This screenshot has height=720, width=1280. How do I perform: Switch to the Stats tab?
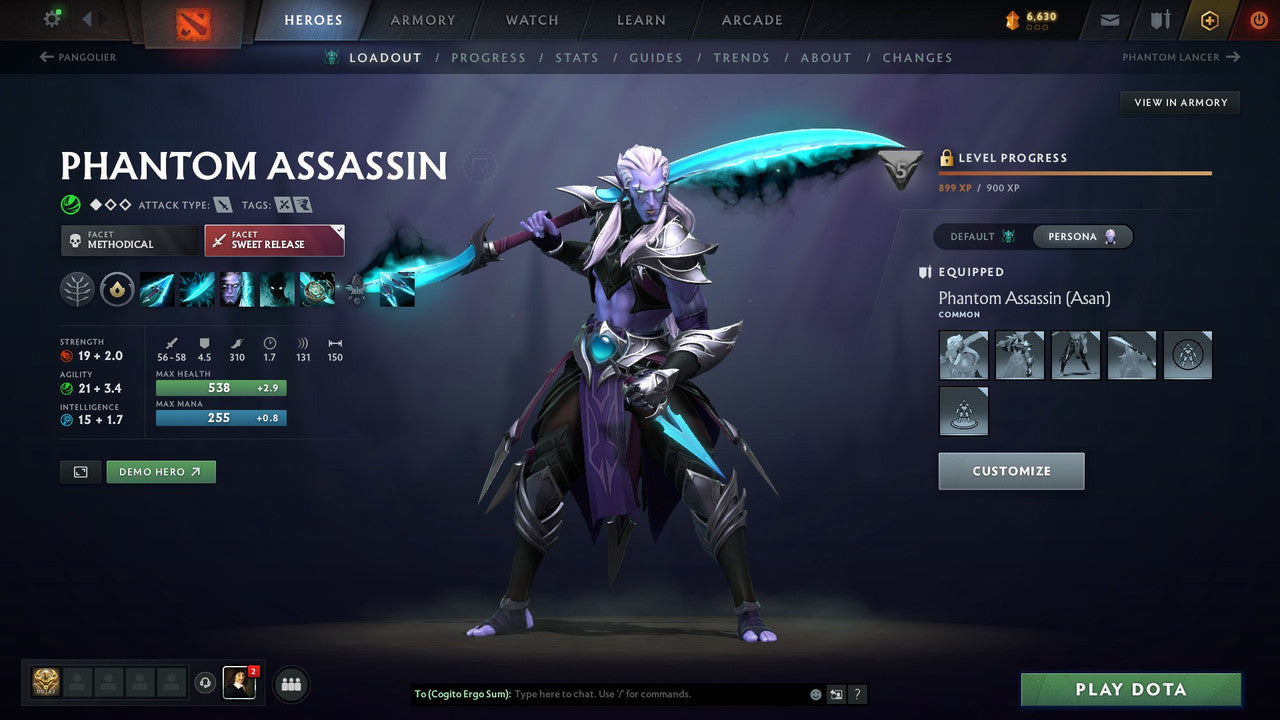(577, 57)
